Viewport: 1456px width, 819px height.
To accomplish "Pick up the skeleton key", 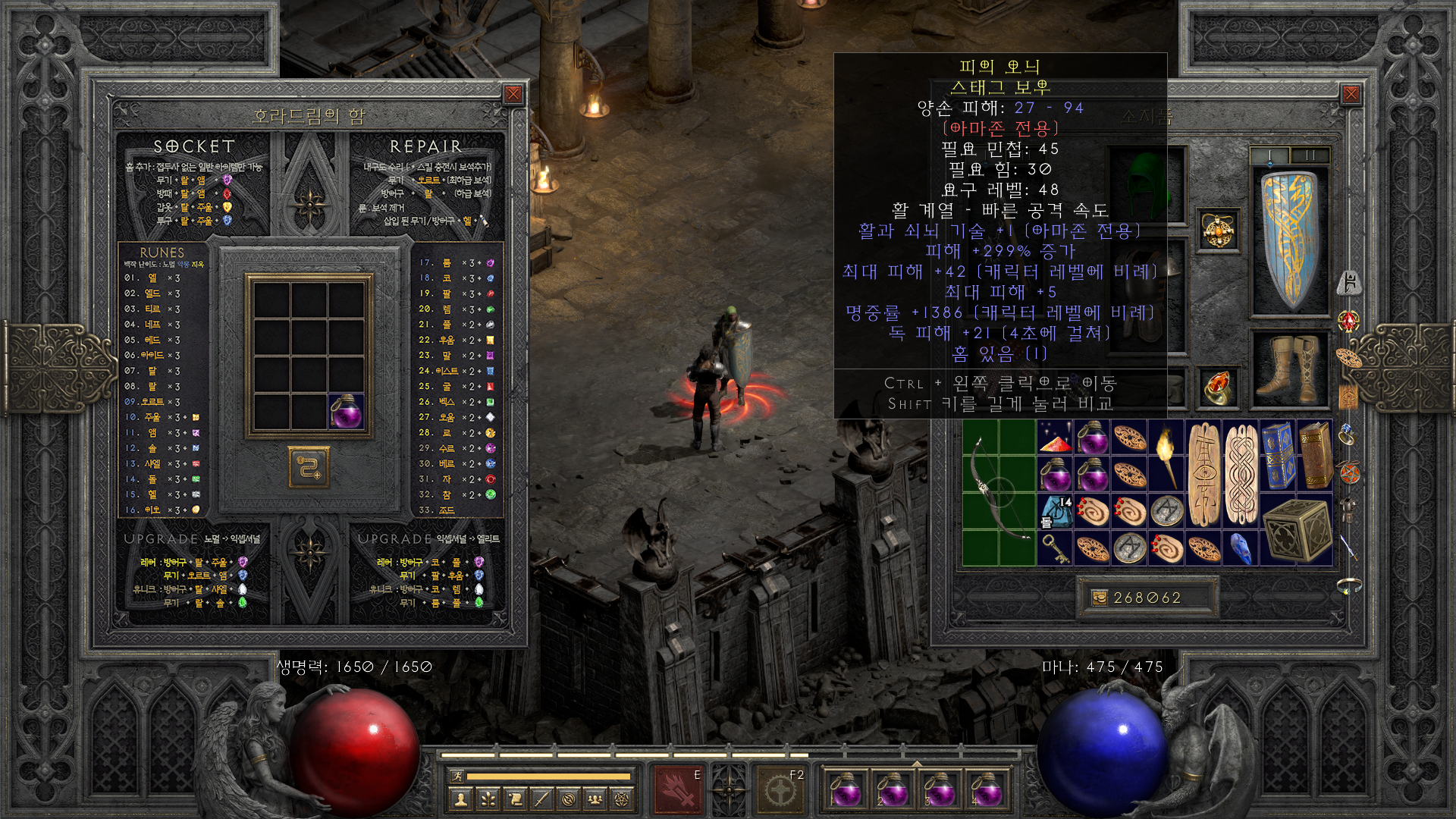I will point(1055,548).
